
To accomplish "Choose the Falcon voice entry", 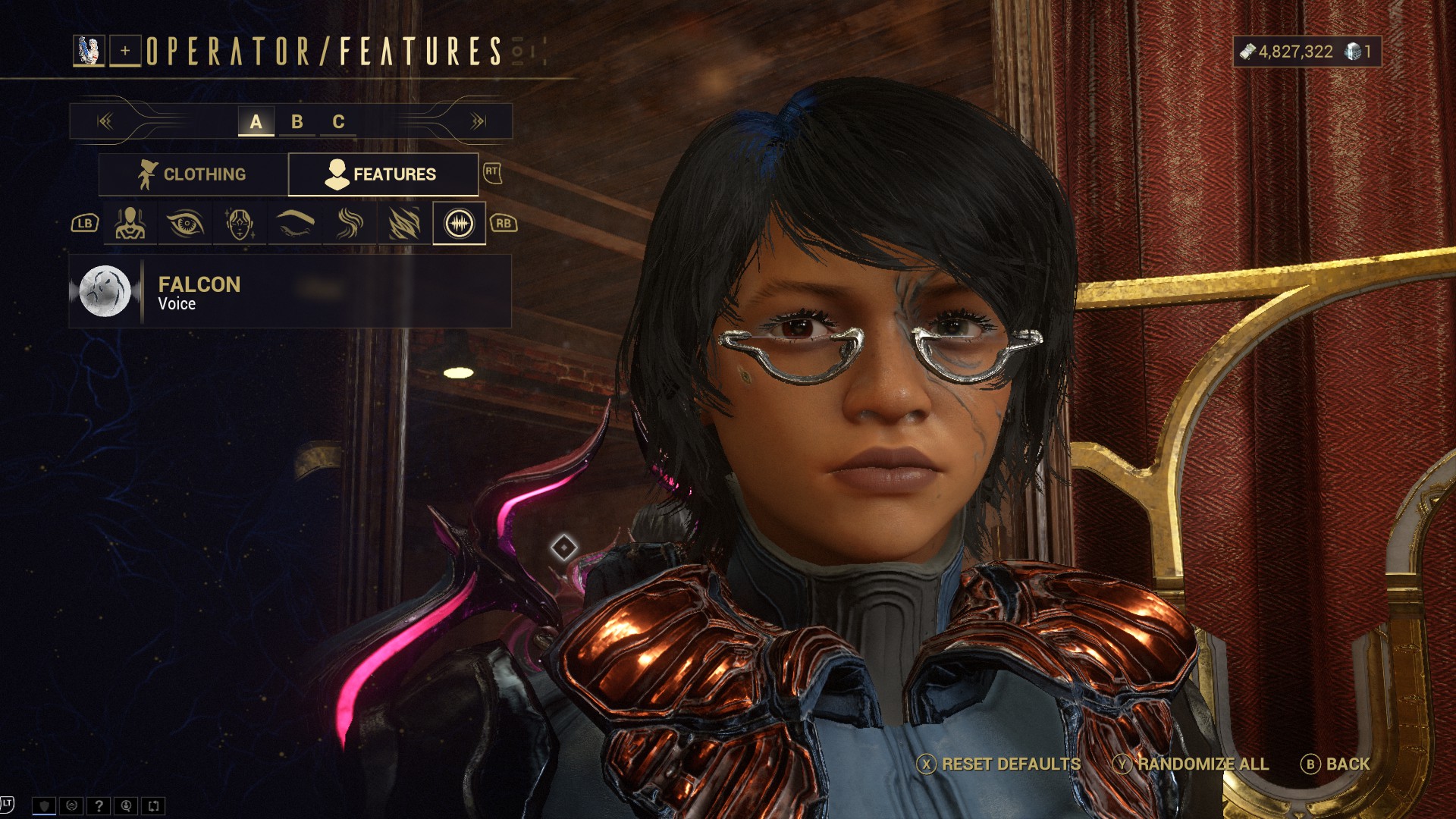I will click(x=290, y=292).
